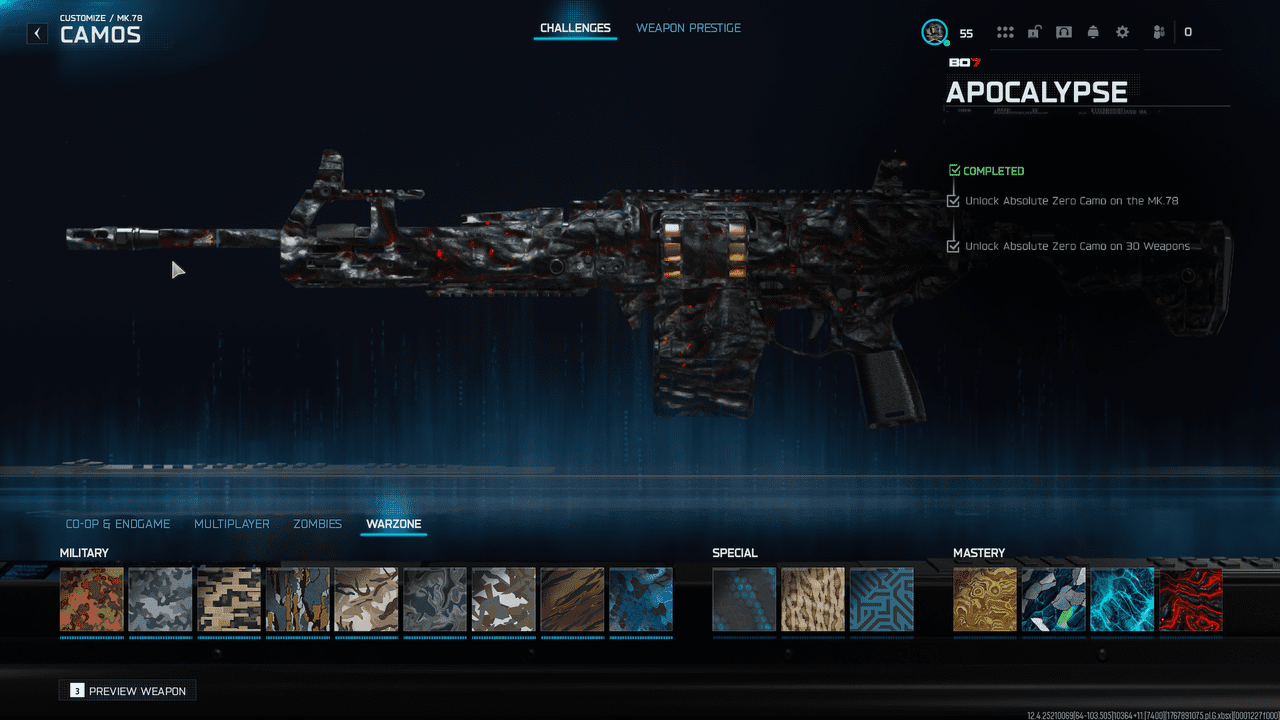The image size is (1280, 720).
Task: Open the friends and social icon
Action: [x=1159, y=32]
